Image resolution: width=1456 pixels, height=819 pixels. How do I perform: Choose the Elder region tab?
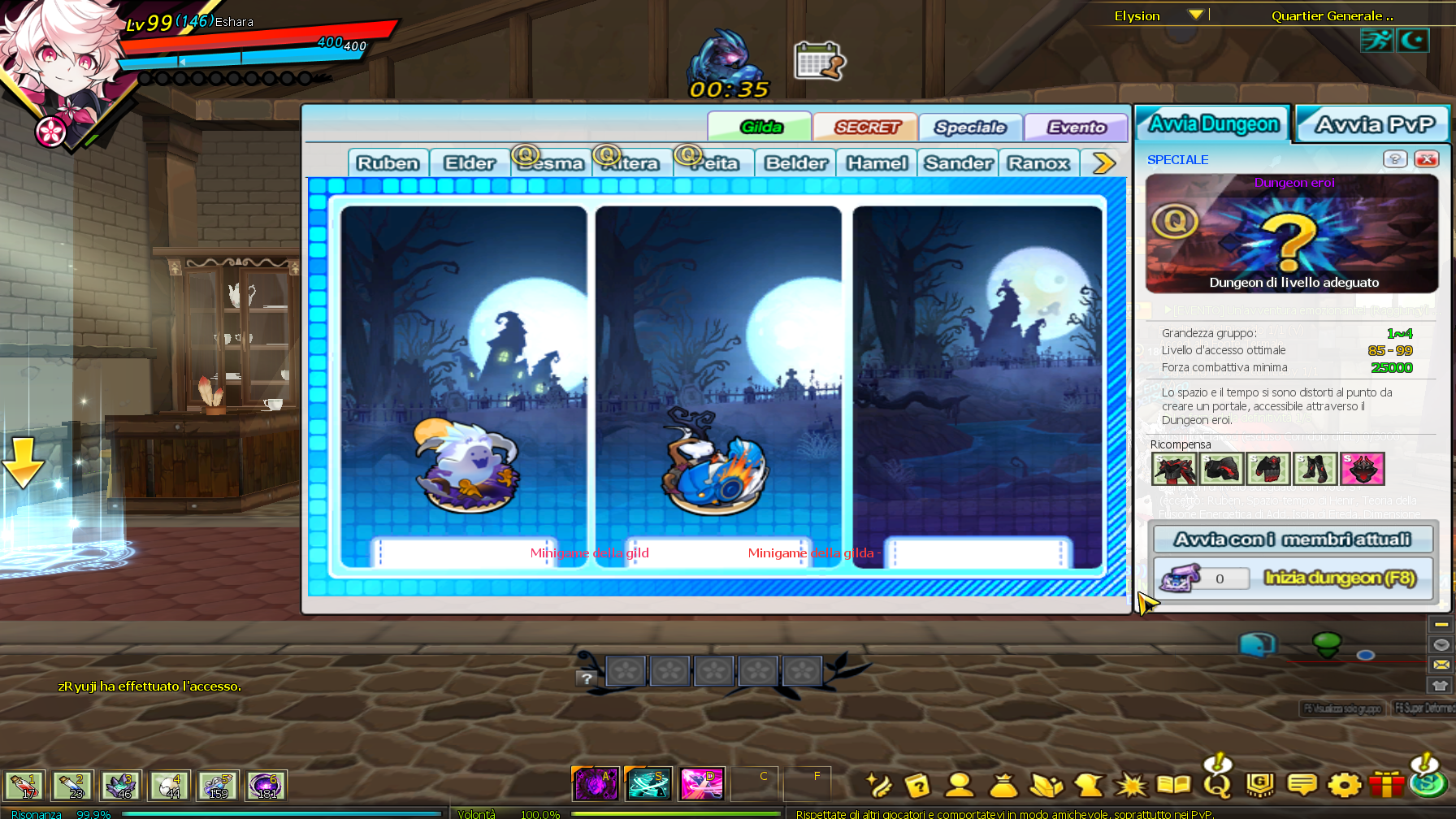(x=470, y=163)
